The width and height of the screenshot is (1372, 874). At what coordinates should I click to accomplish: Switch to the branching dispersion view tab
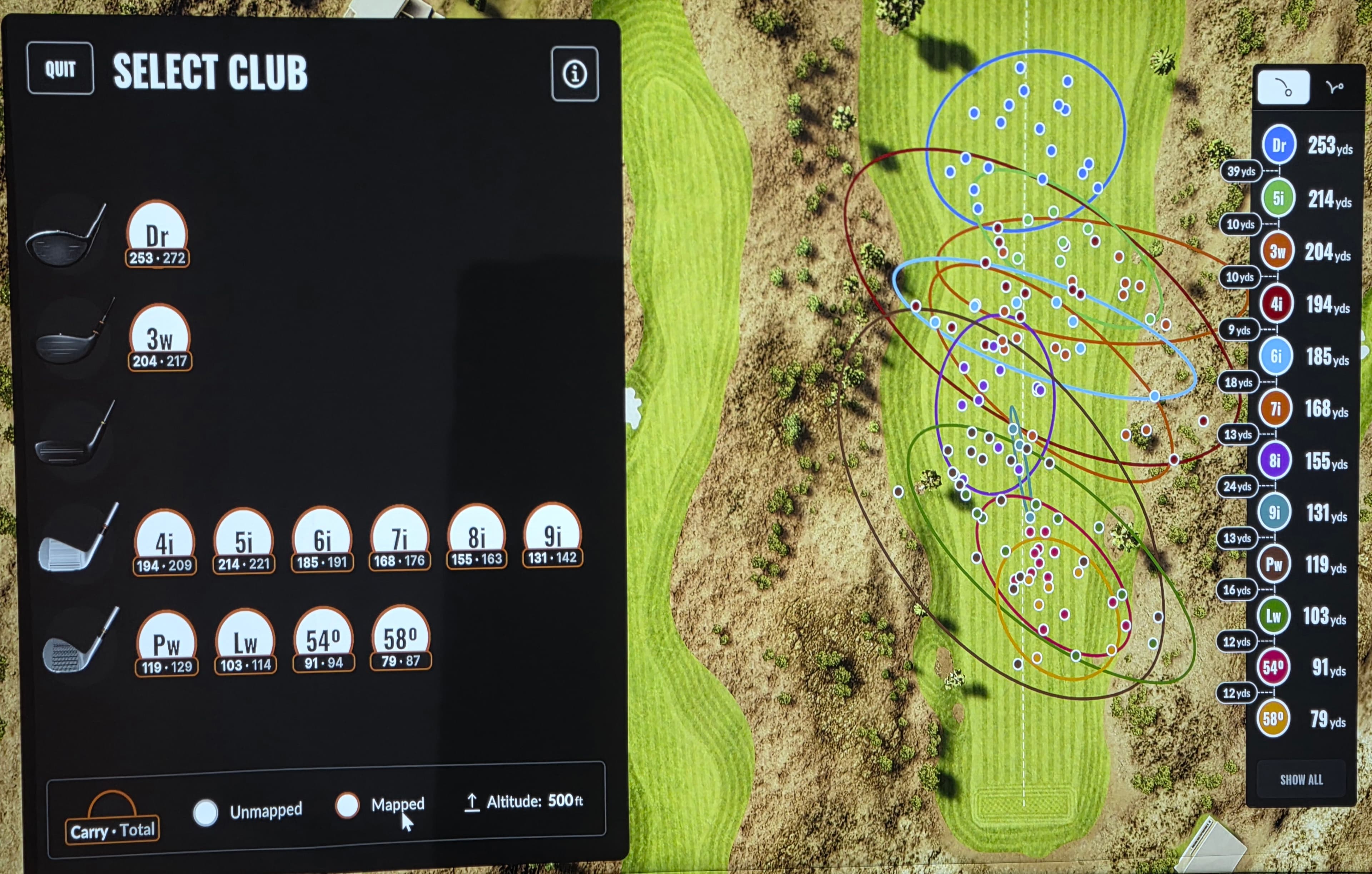pyautogui.click(x=1334, y=87)
